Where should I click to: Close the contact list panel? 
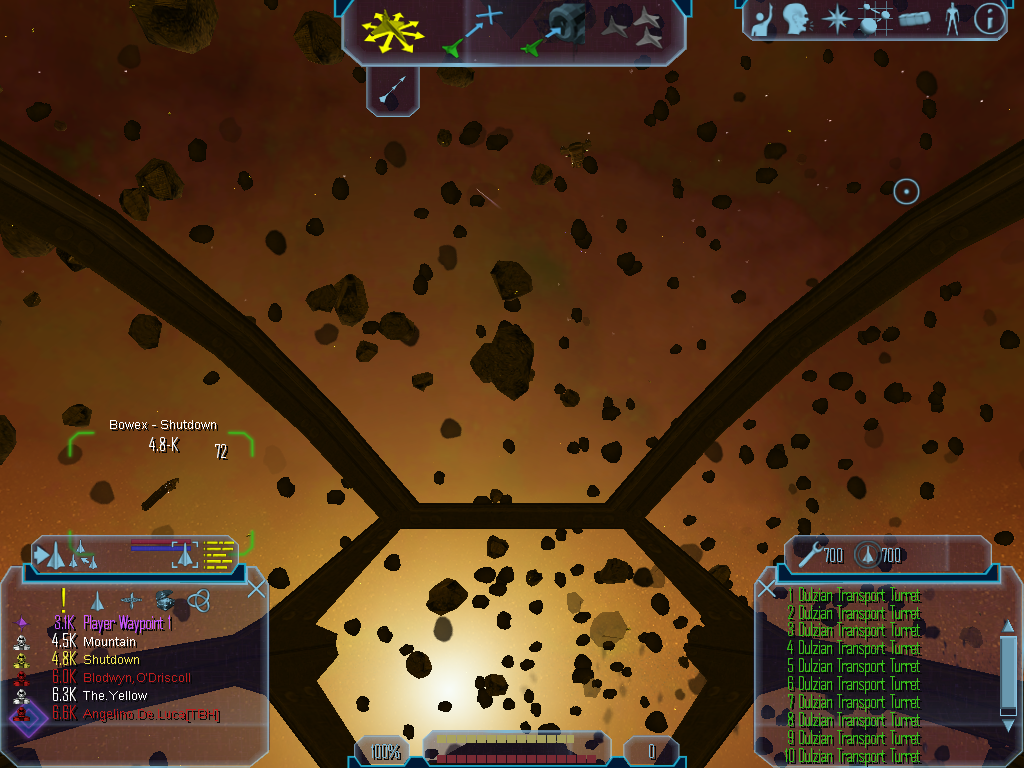(256, 588)
